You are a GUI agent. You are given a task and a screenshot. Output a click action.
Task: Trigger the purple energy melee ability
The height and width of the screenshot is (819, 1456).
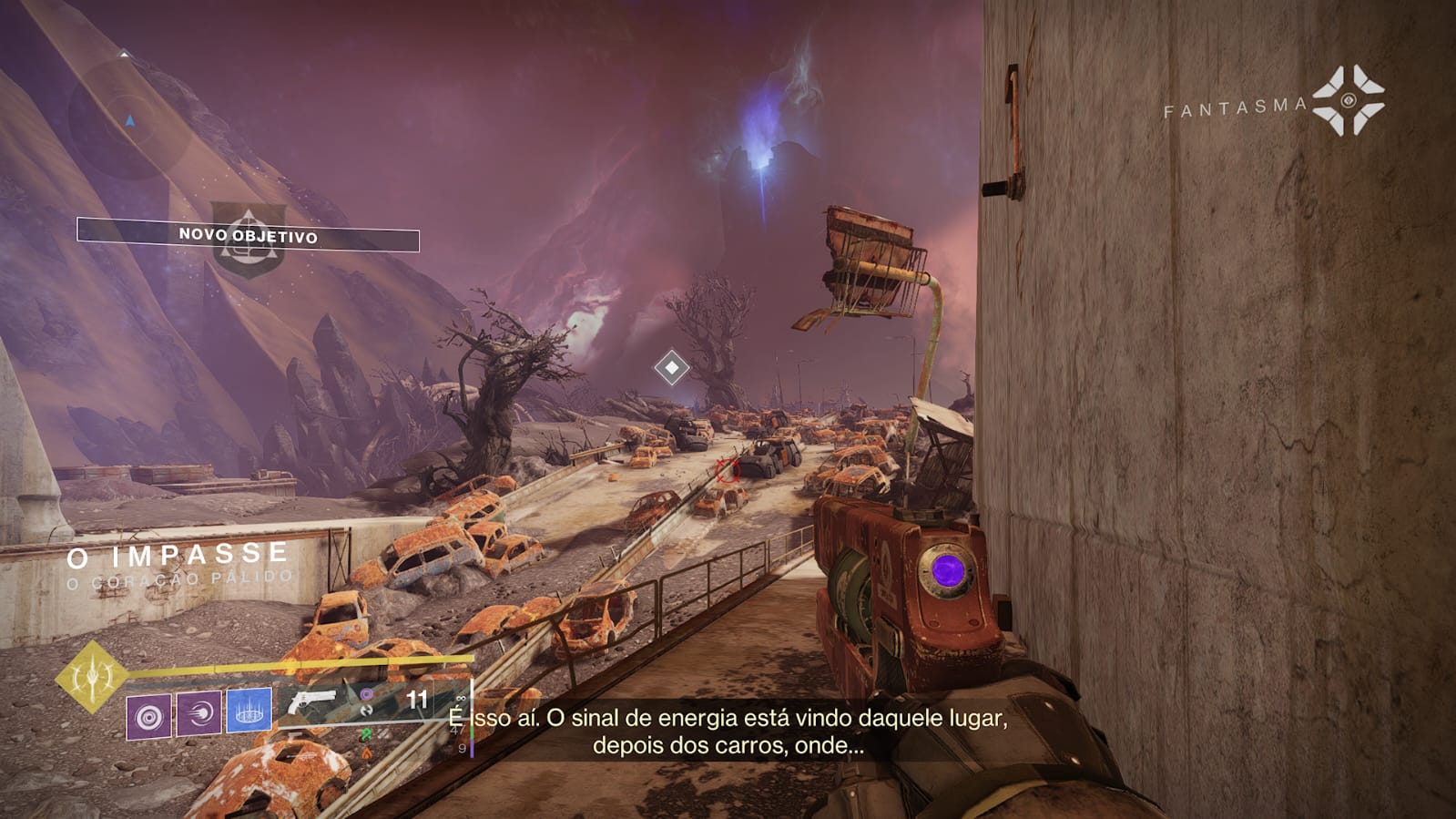click(199, 712)
